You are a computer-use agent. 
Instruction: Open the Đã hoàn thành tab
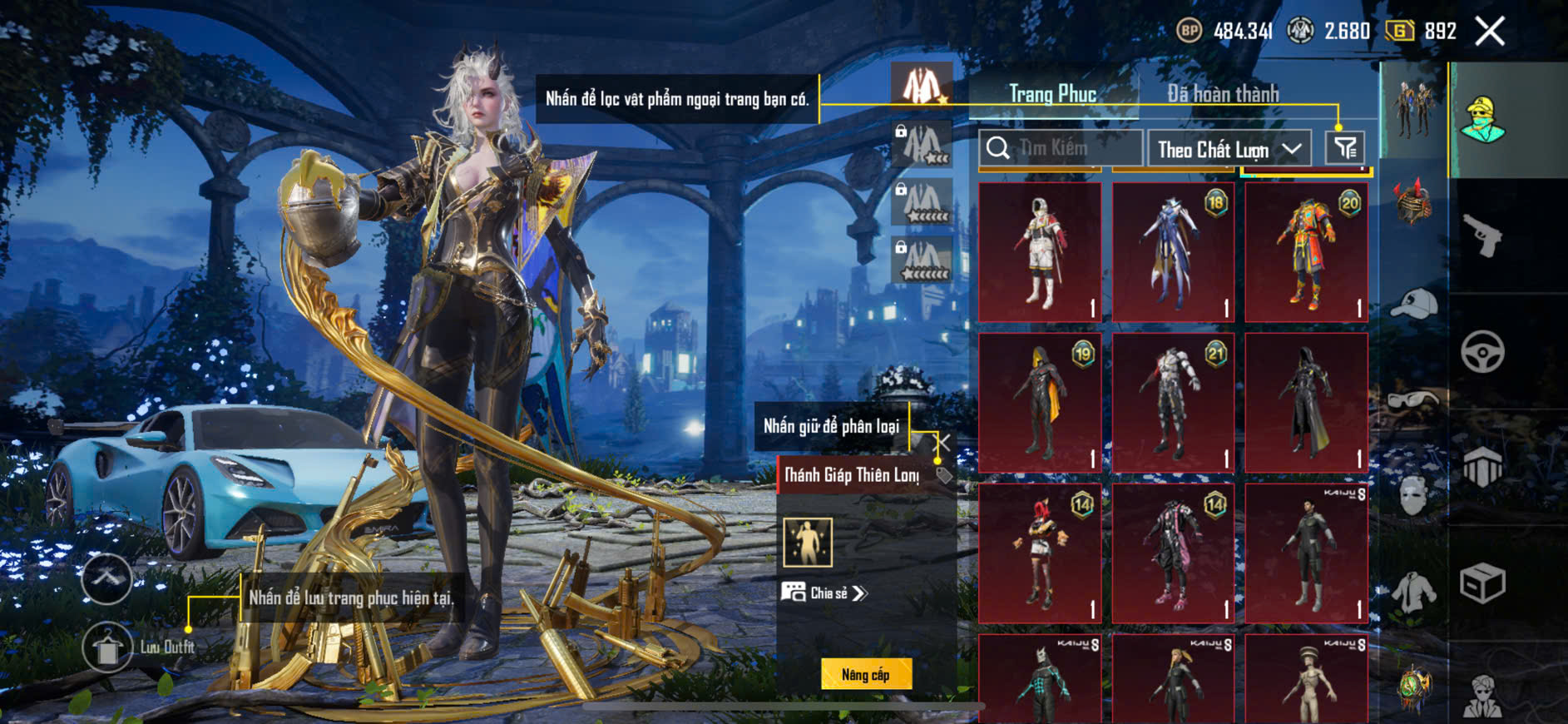tap(1222, 94)
